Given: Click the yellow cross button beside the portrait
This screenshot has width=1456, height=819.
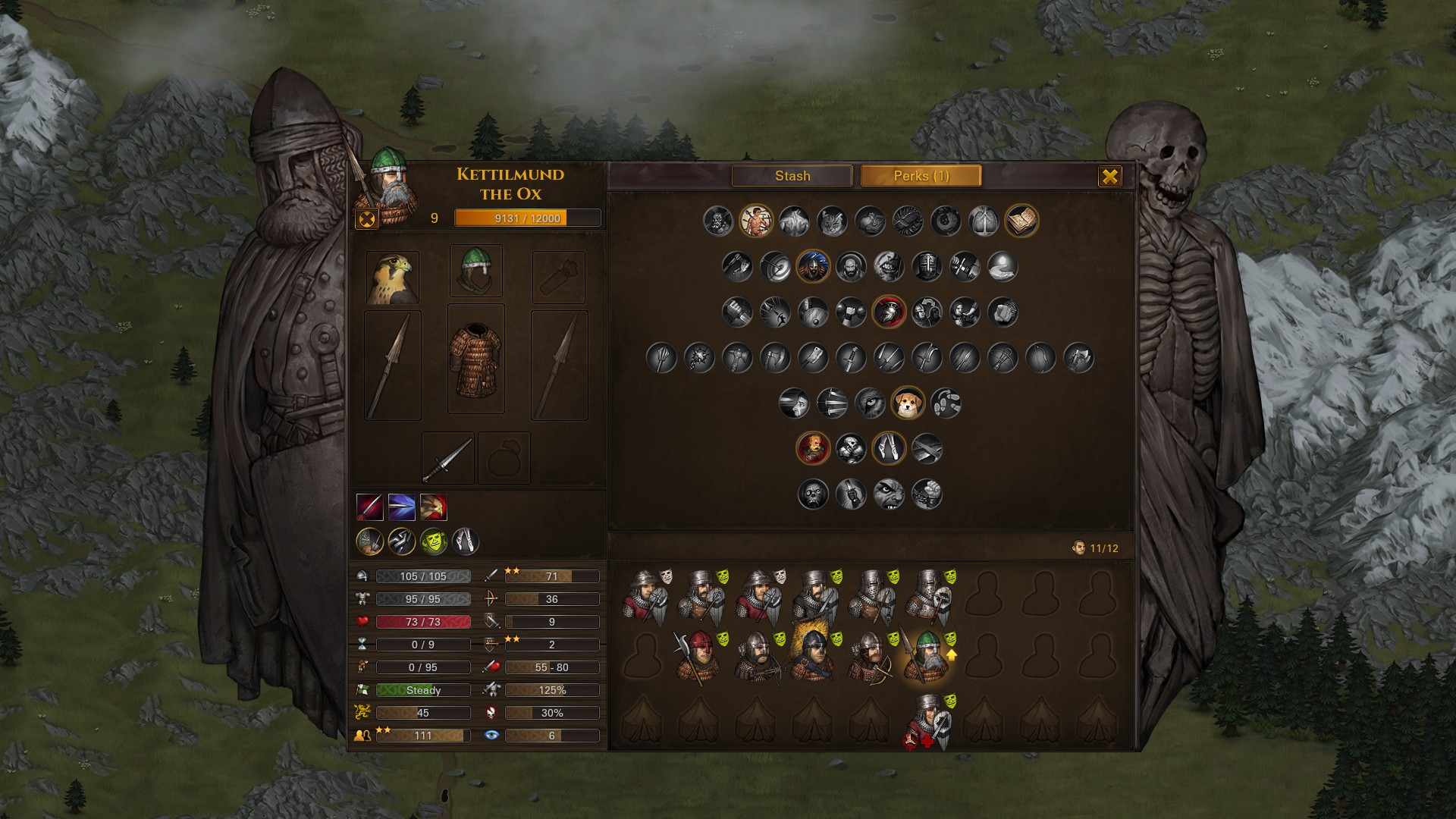Looking at the screenshot, I should pos(366,219).
